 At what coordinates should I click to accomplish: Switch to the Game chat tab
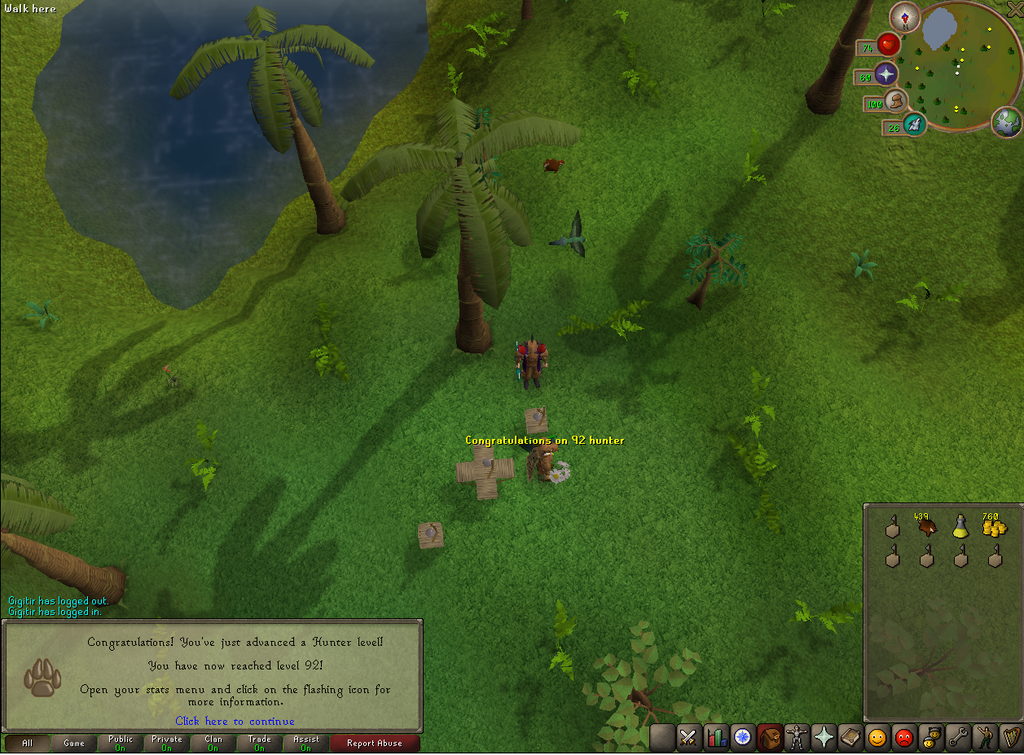[x=74, y=743]
